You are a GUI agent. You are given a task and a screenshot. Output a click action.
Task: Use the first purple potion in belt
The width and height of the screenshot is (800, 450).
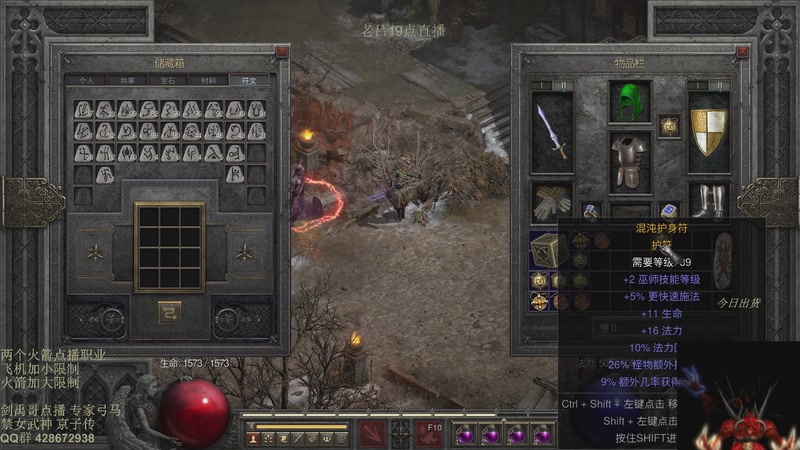[x=464, y=434]
